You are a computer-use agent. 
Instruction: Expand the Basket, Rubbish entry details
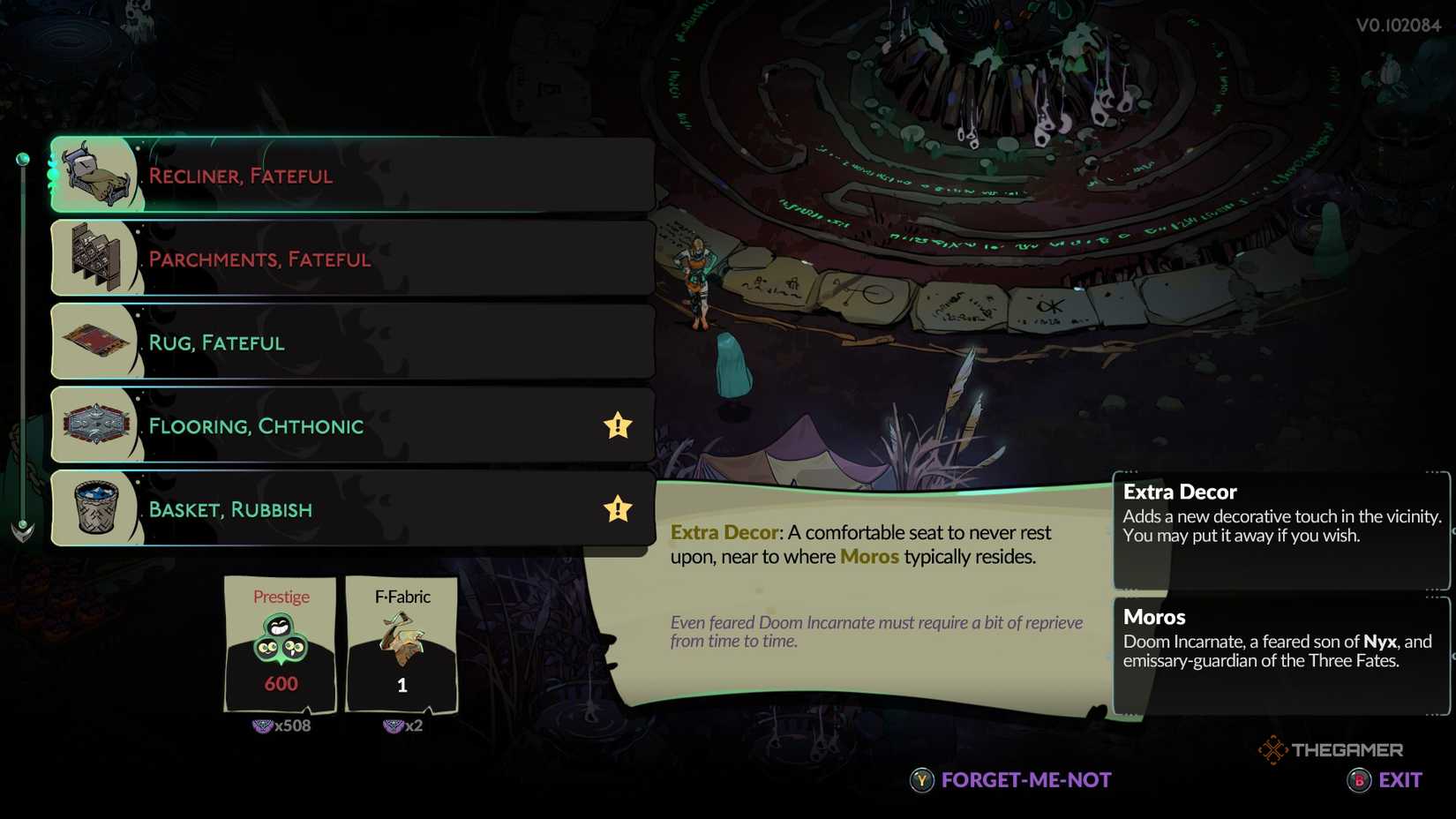pos(353,508)
